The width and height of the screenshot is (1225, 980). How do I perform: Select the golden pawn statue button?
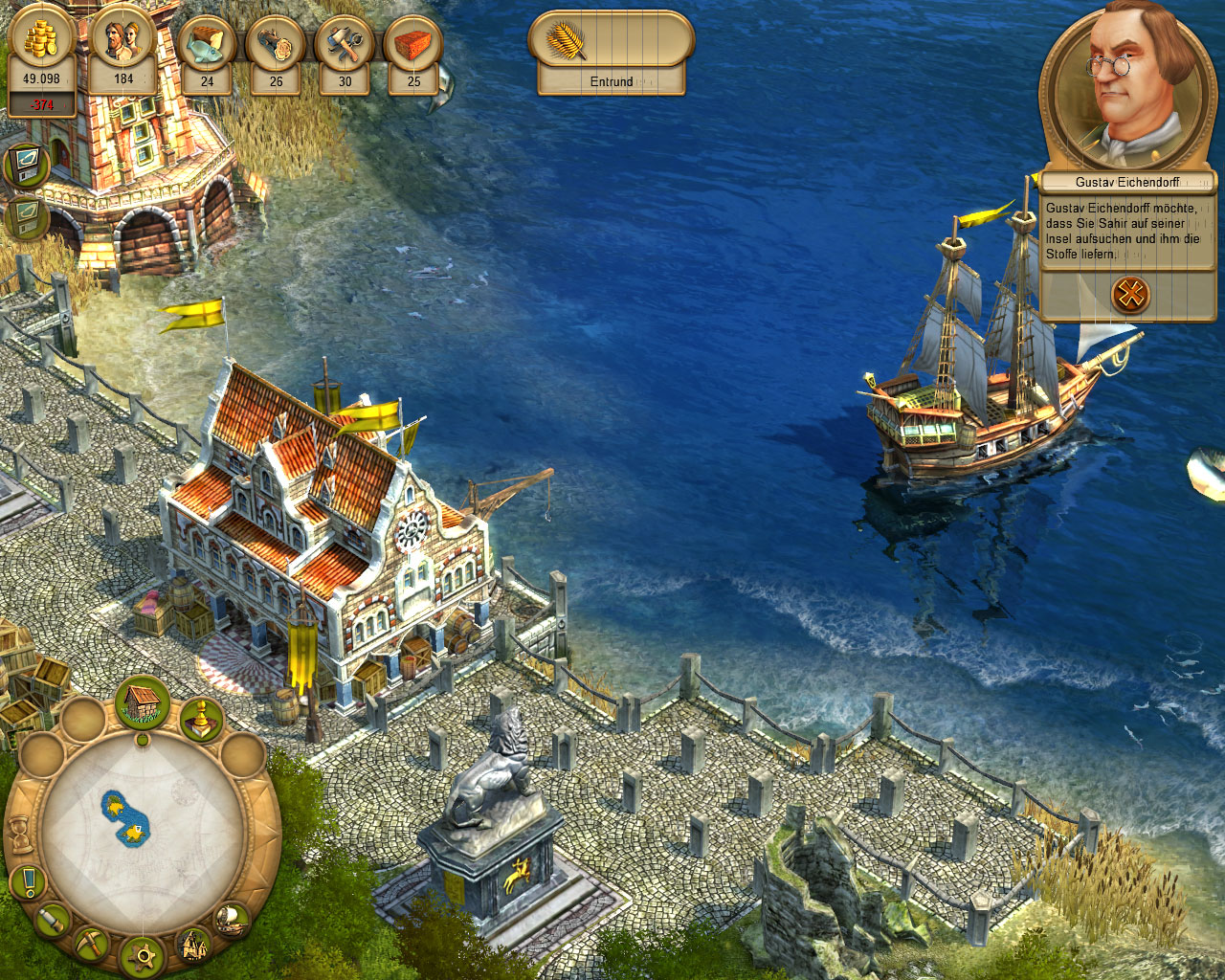pyautogui.click(x=201, y=720)
